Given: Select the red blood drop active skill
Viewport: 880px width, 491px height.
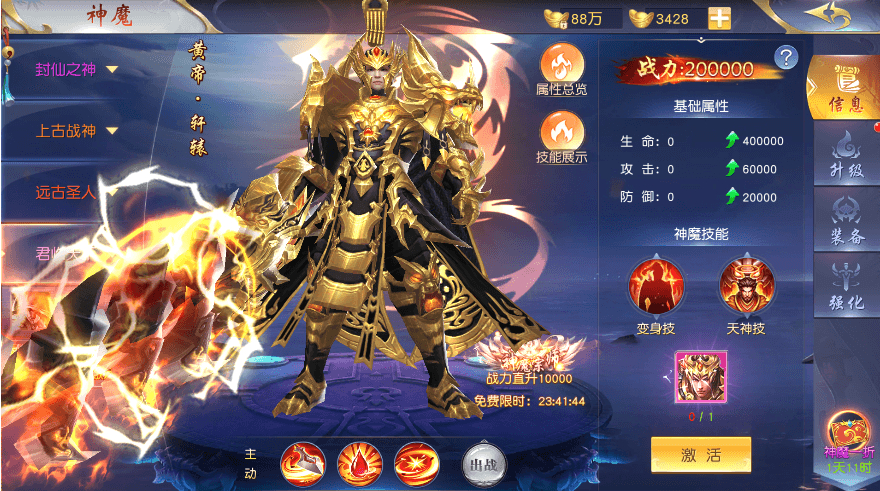Looking at the screenshot, I should tap(357, 462).
